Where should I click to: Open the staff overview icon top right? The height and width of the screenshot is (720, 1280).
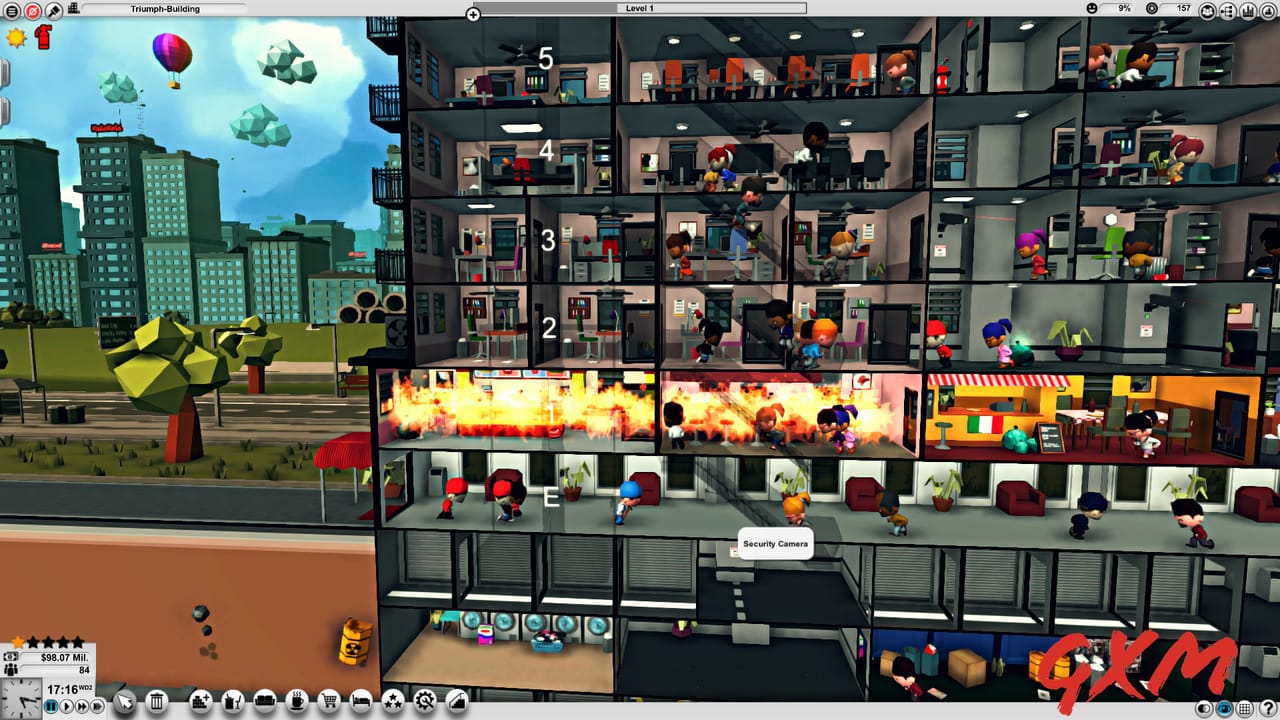(x=1207, y=11)
